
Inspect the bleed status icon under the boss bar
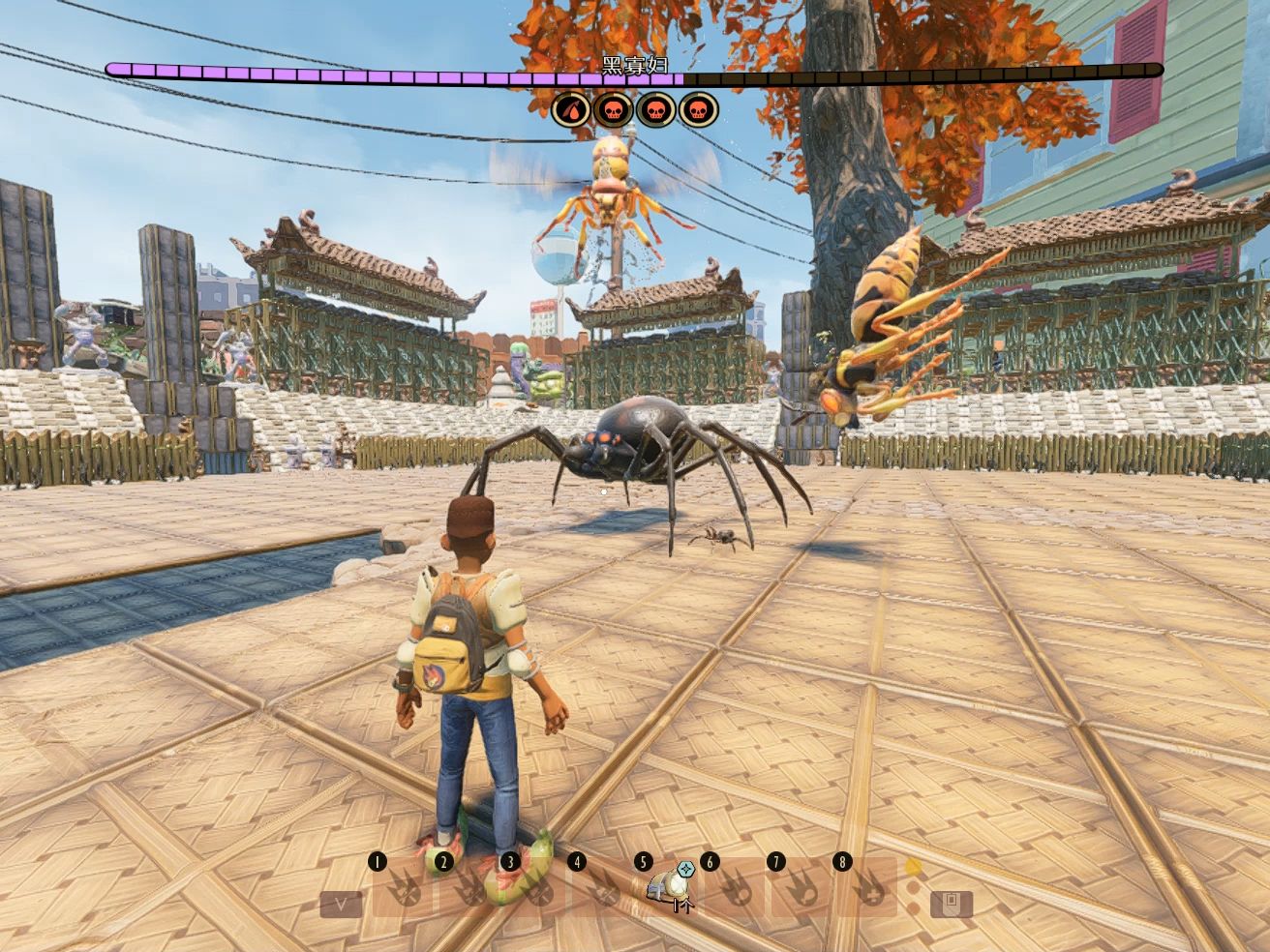tap(570, 111)
